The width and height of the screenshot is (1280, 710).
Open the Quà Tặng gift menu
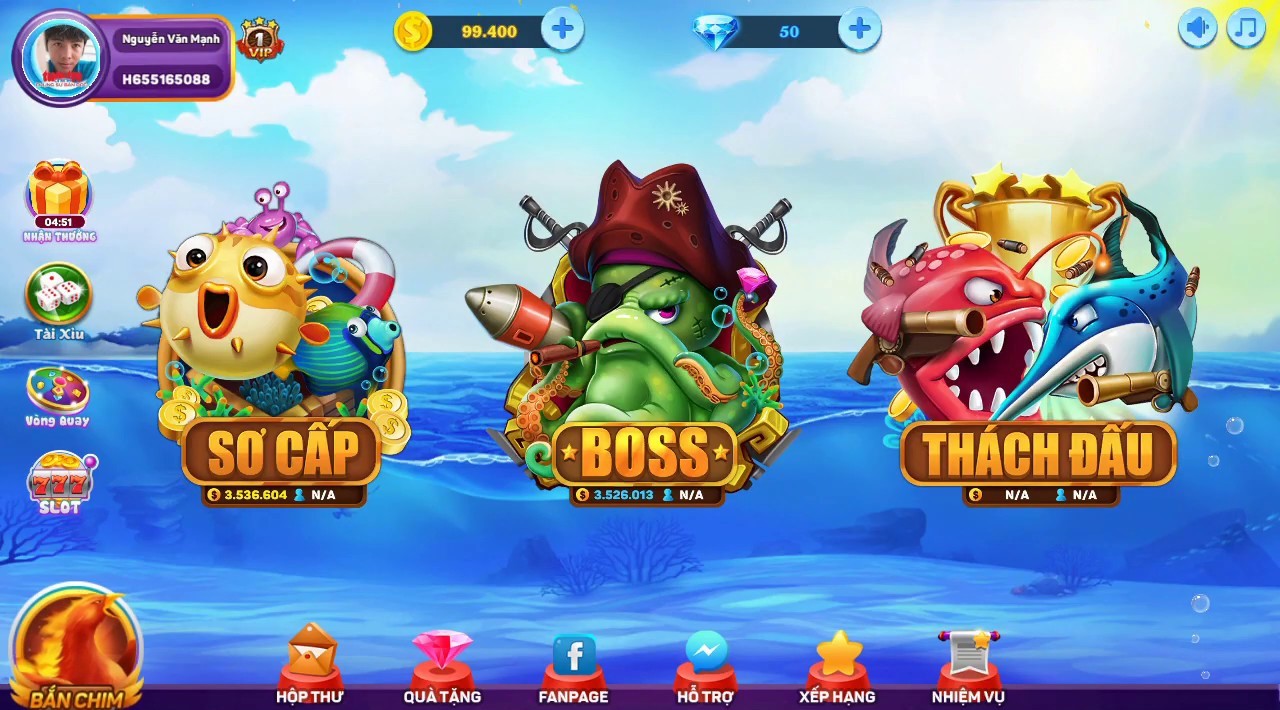pyautogui.click(x=442, y=663)
